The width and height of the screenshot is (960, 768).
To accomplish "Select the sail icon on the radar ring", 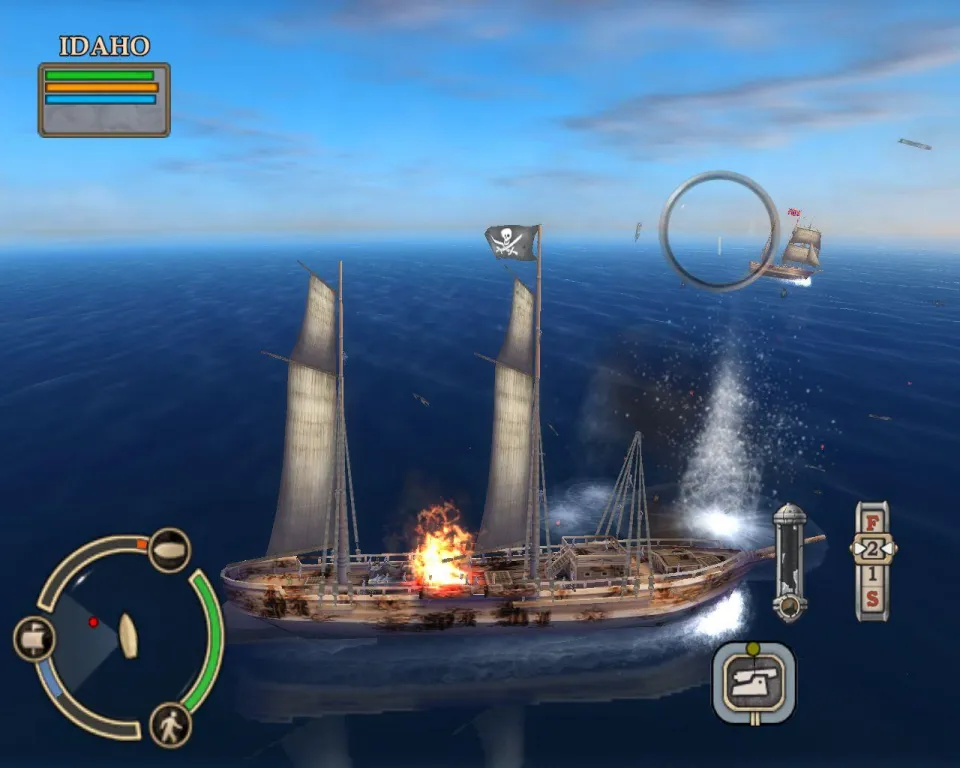I will [x=34, y=638].
